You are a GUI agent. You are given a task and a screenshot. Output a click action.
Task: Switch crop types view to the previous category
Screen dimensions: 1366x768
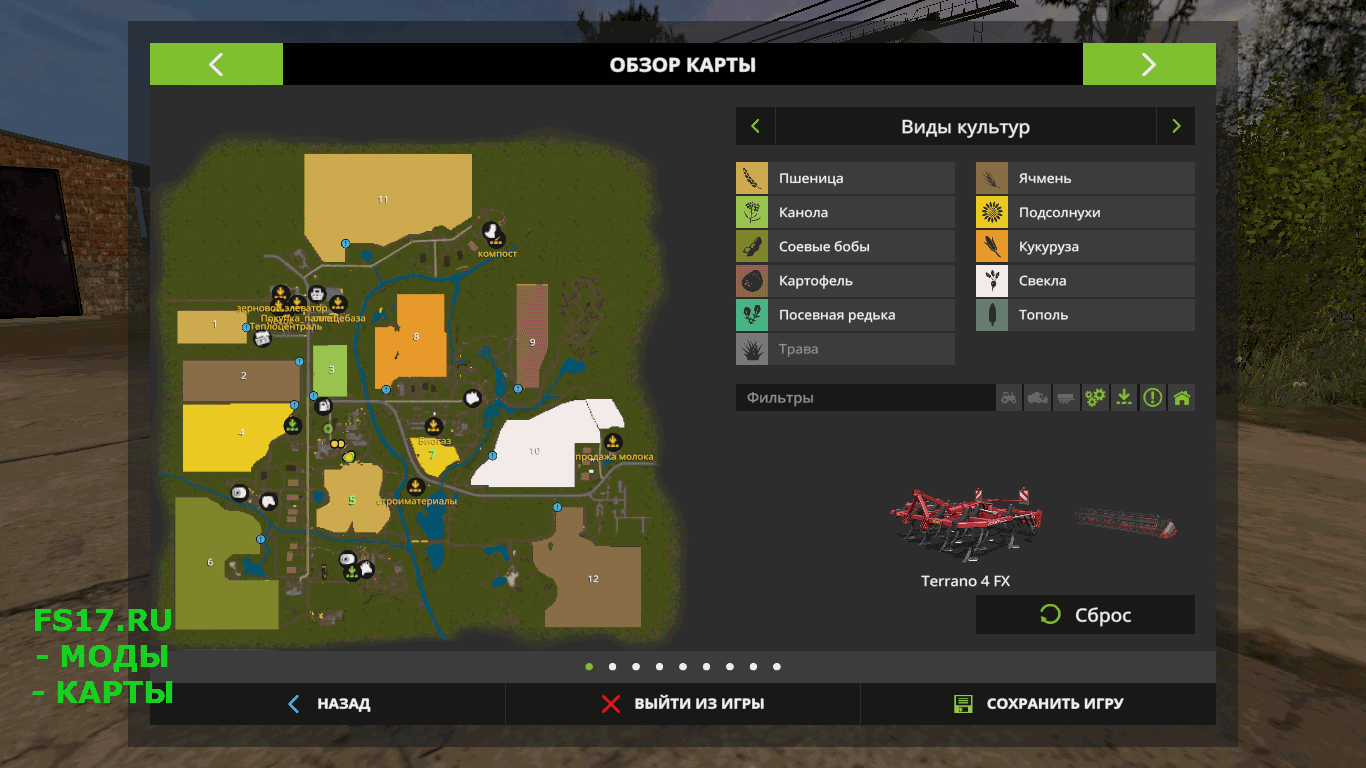pos(755,127)
